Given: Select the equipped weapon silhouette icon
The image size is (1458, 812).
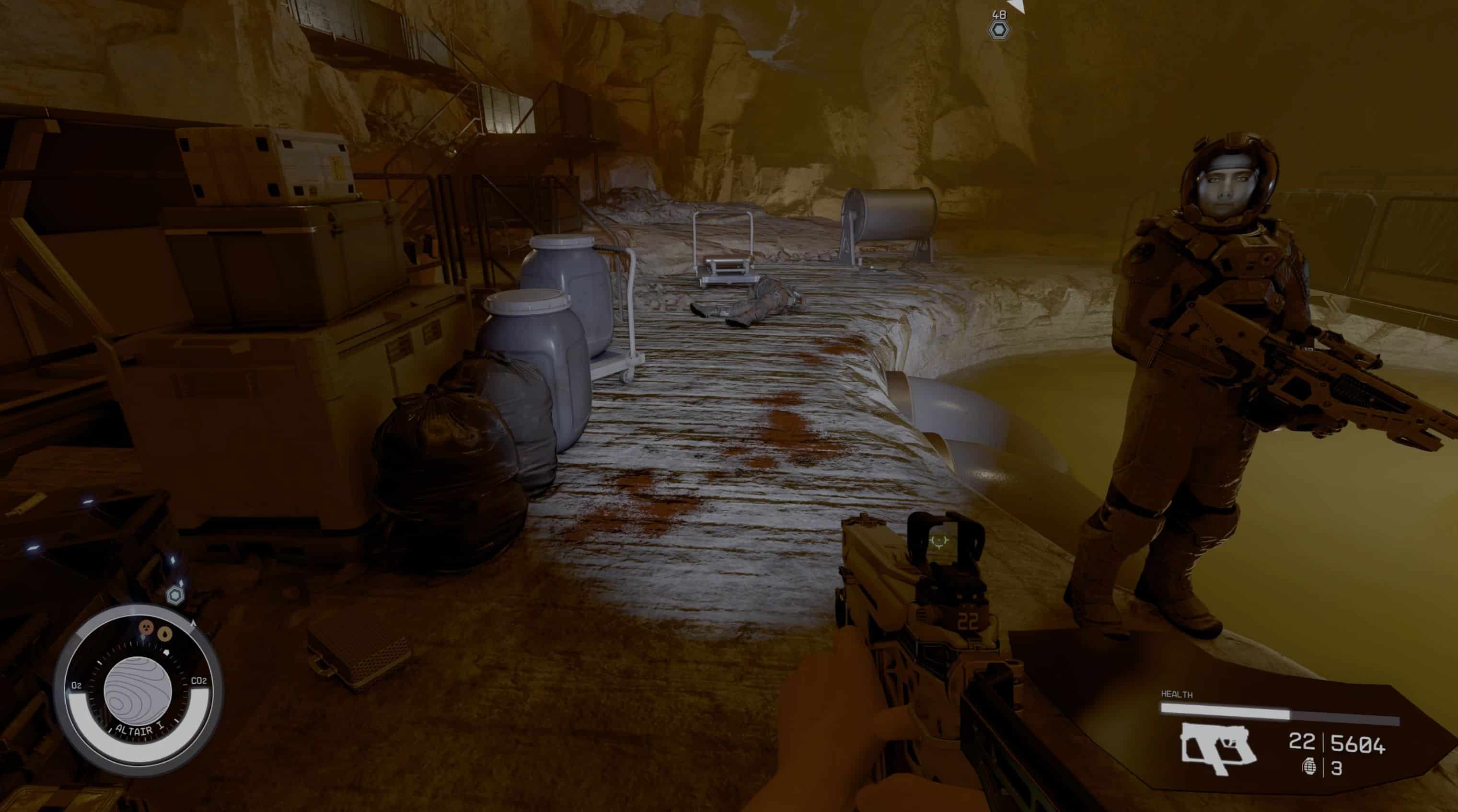Looking at the screenshot, I should tap(1217, 747).
